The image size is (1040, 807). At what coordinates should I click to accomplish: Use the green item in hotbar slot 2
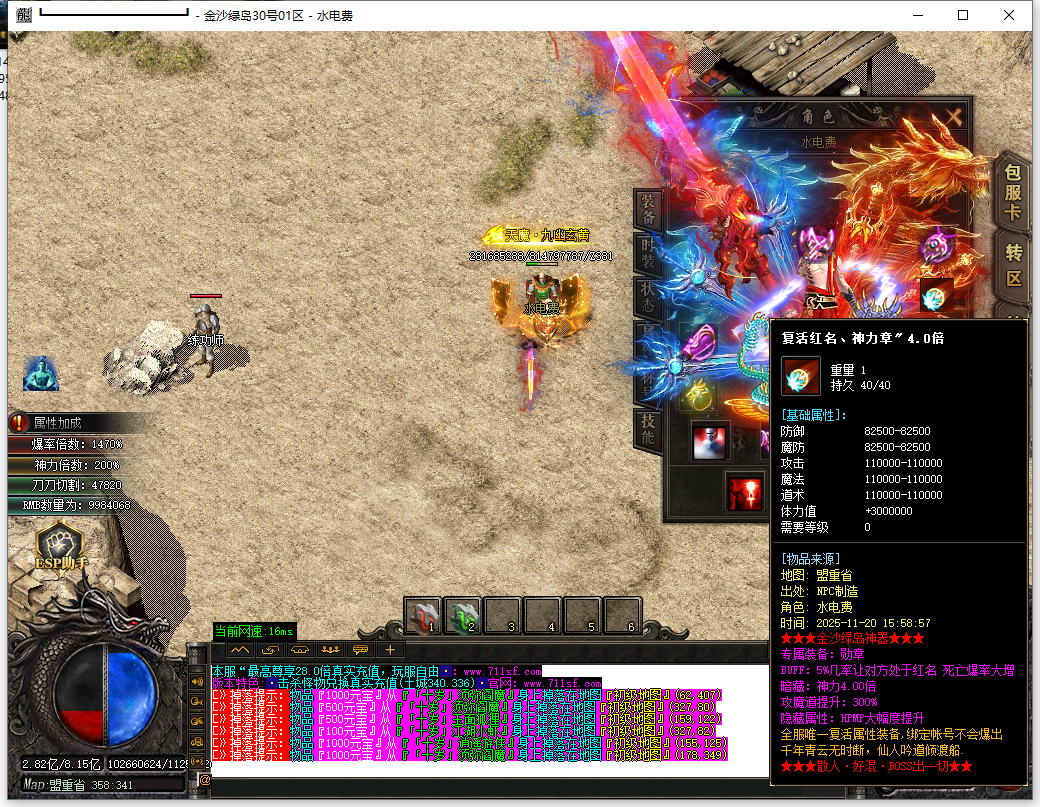[464, 614]
